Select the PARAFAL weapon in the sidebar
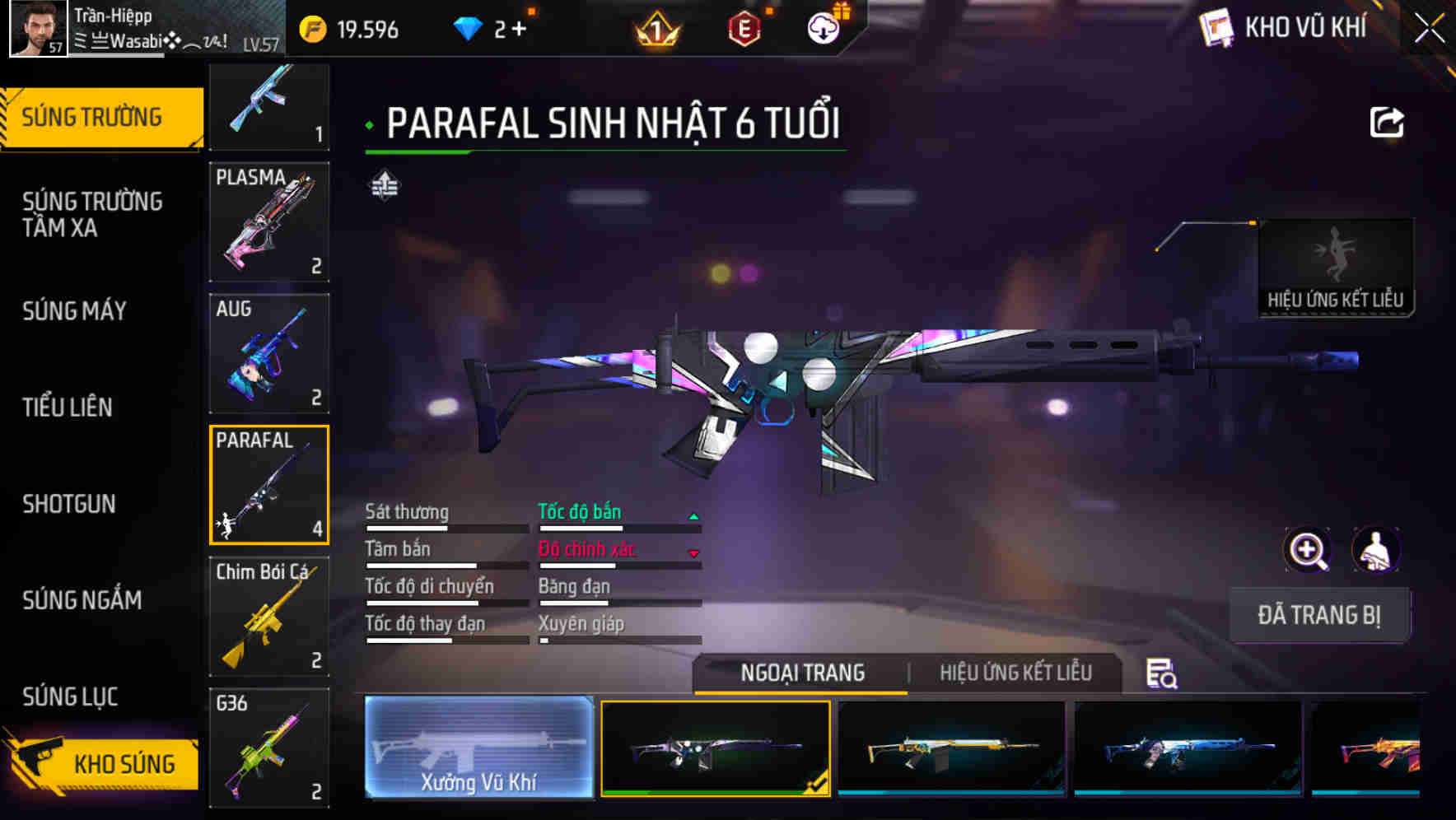The width and height of the screenshot is (1456, 820). (x=269, y=484)
